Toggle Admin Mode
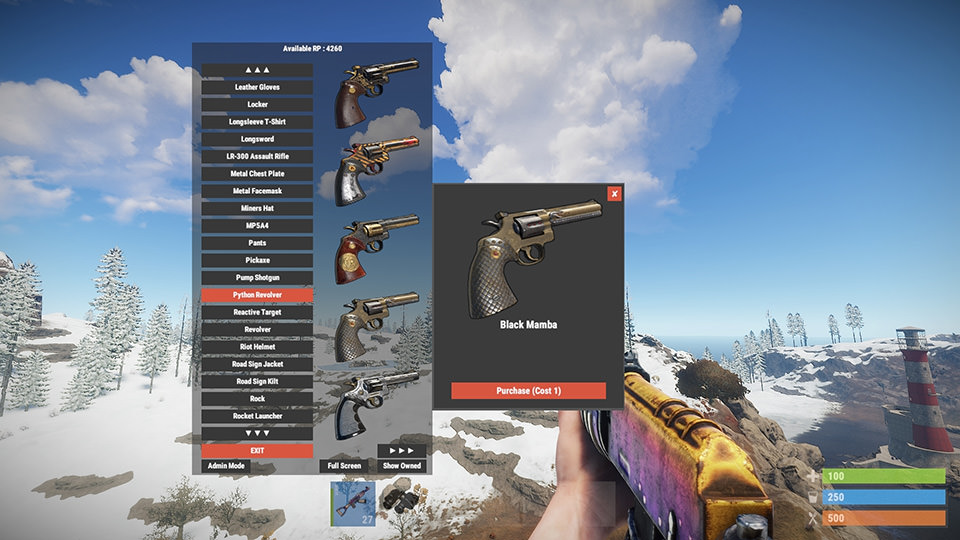The width and height of the screenshot is (960, 540). (x=226, y=466)
